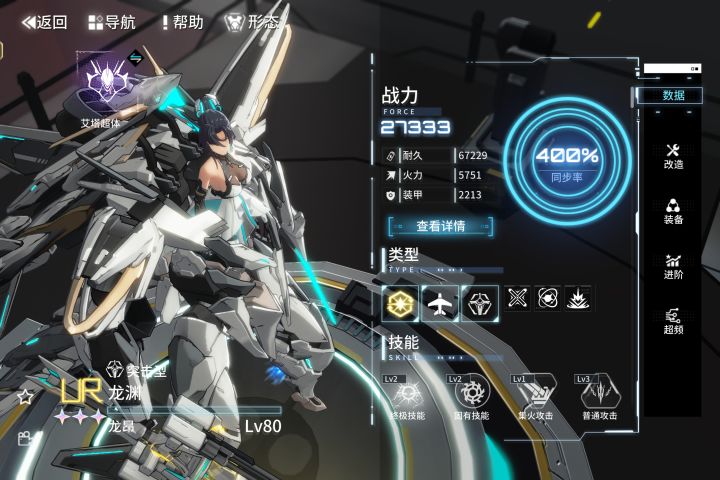Viewport: 720px width, 480px height.
Task: Switch form with the 形态 button
Action: [x=251, y=22]
